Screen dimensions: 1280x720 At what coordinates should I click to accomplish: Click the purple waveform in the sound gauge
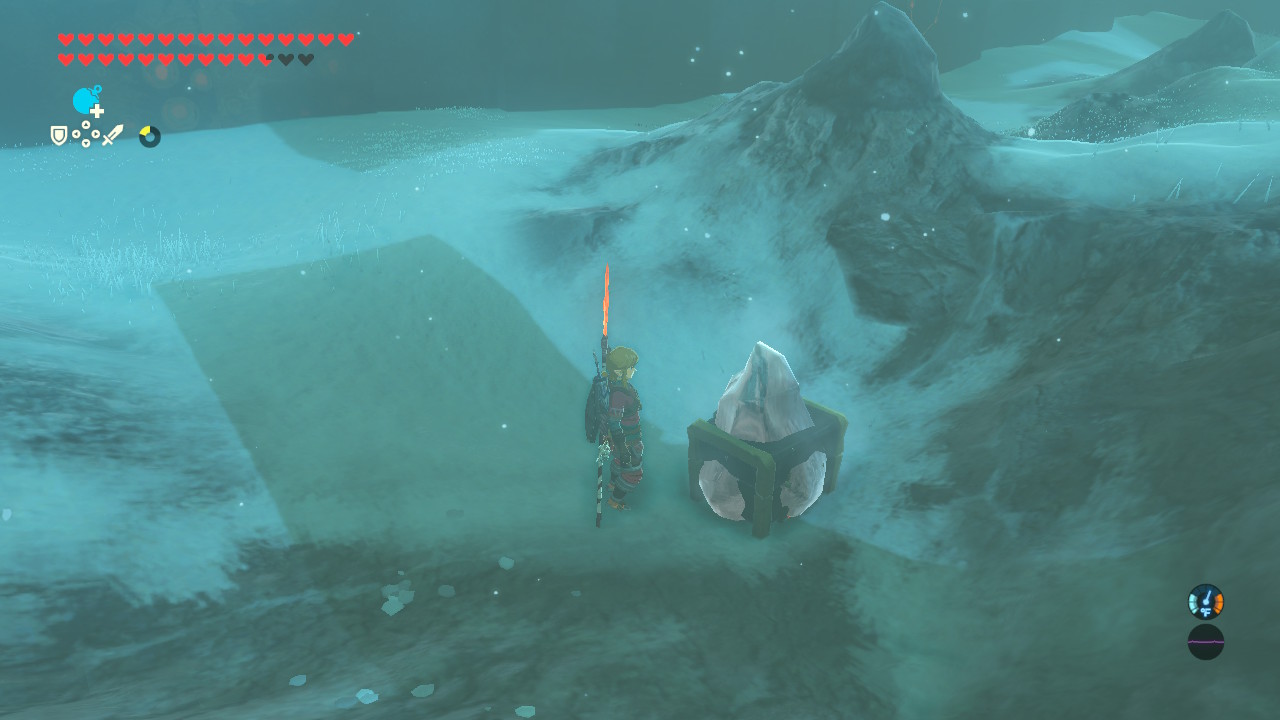pos(1205,641)
